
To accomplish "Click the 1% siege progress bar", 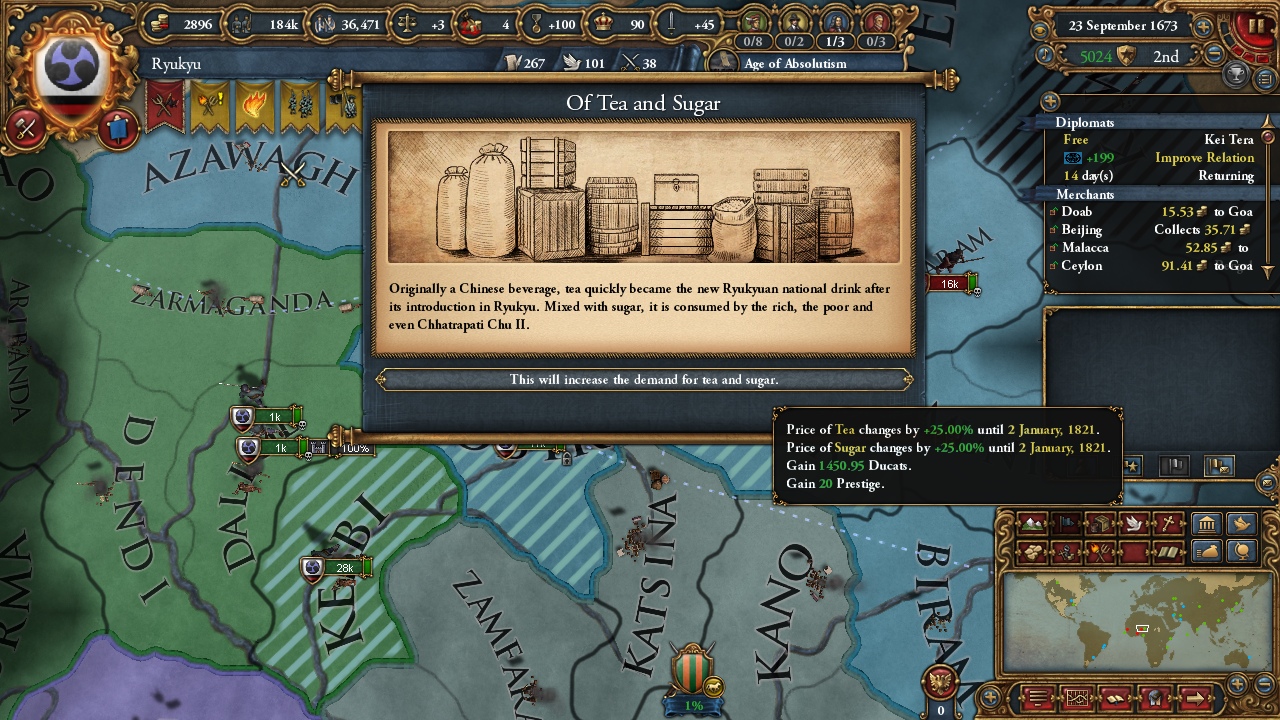I will (x=694, y=704).
